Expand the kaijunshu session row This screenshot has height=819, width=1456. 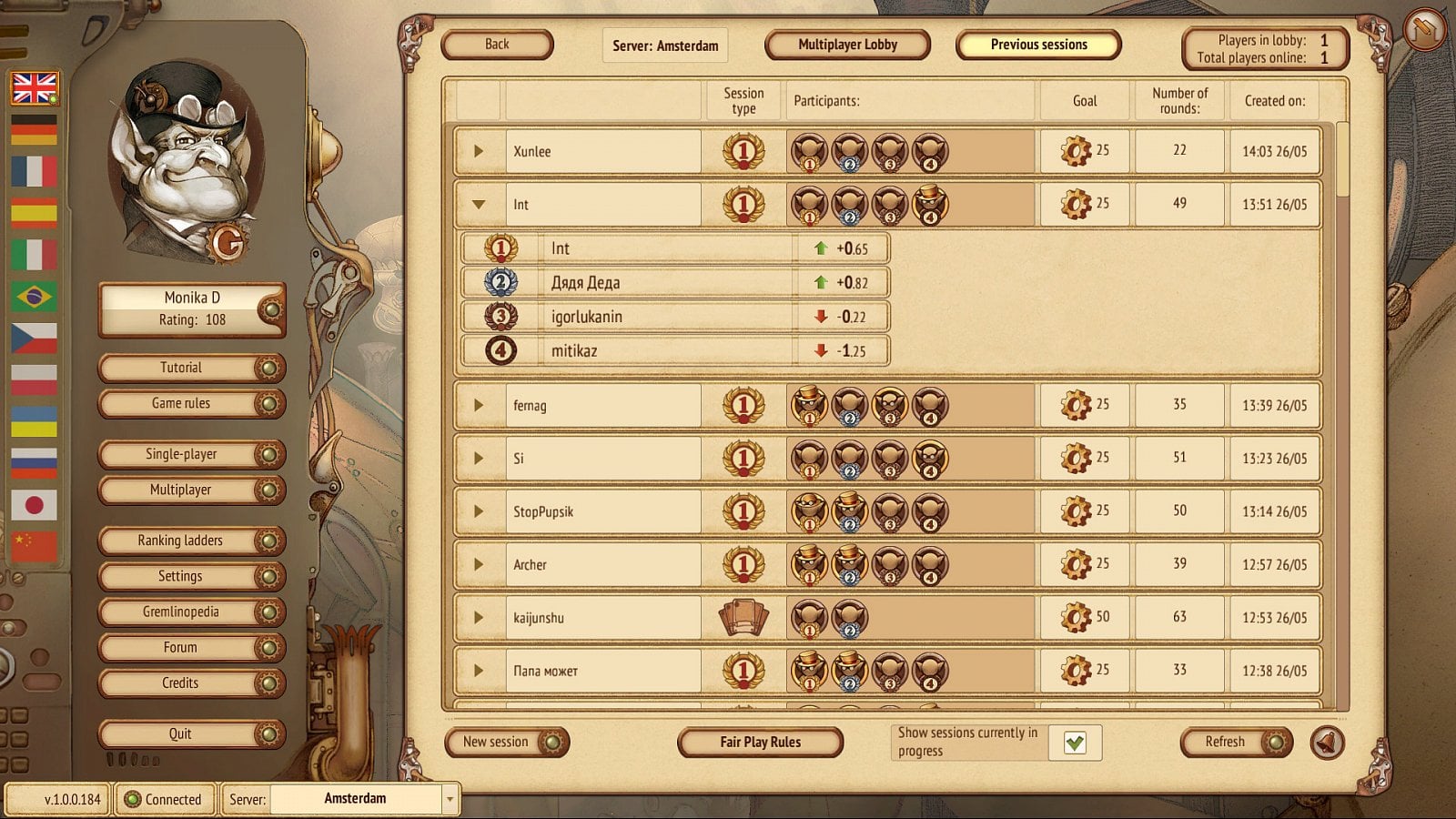(x=479, y=618)
